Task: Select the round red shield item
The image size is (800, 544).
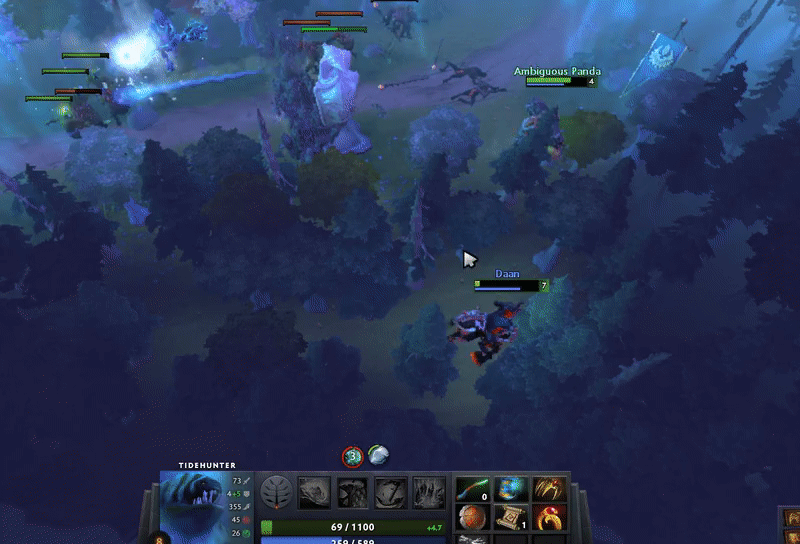Action: coord(472,518)
